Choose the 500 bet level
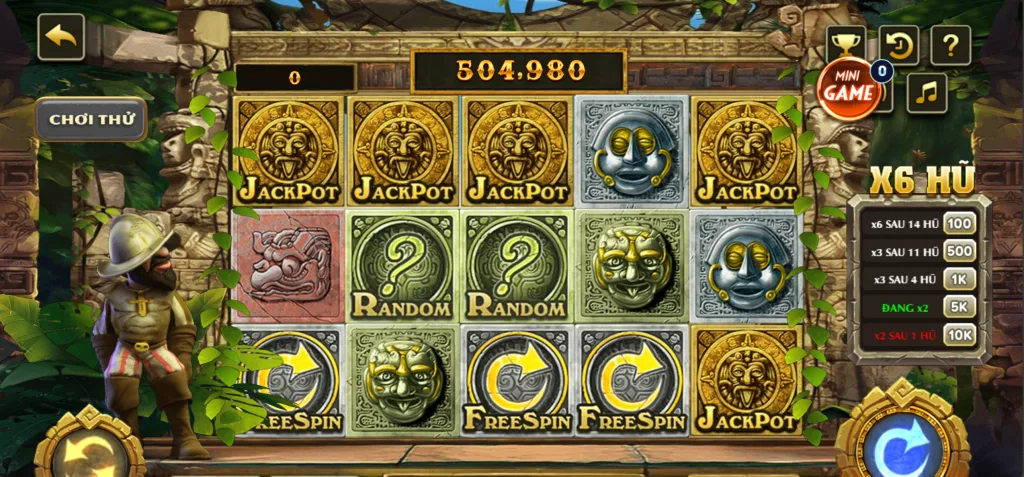This screenshot has width=1024, height=477. coord(959,251)
